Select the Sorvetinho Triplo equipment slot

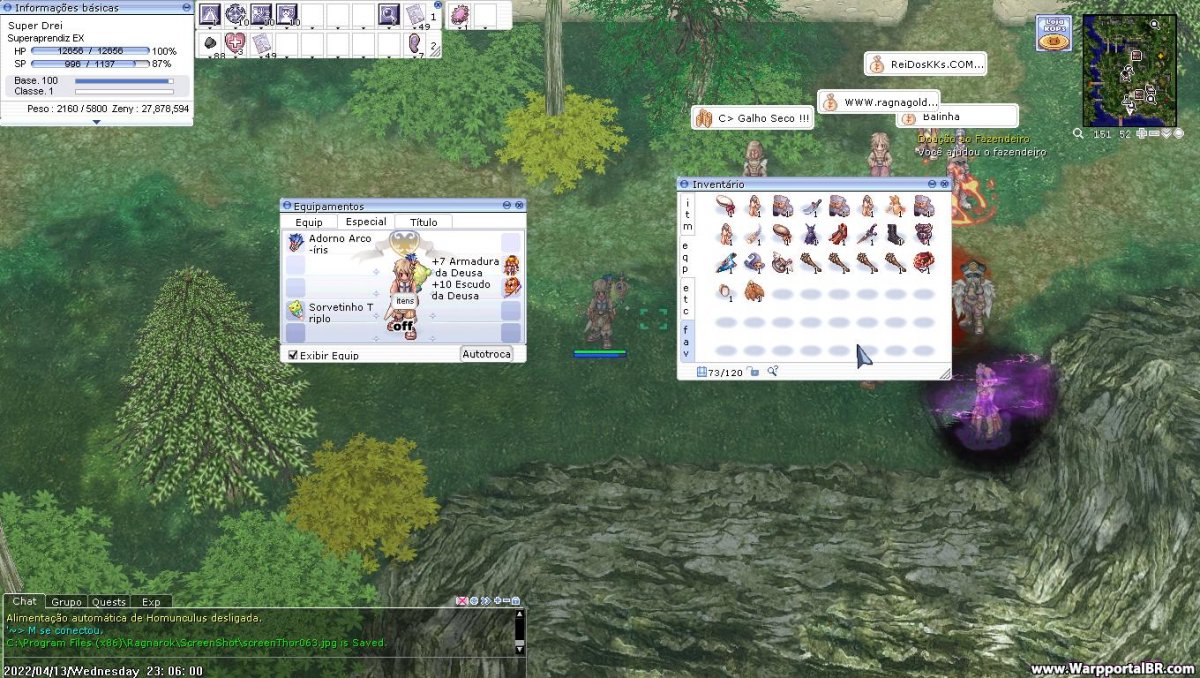click(296, 310)
